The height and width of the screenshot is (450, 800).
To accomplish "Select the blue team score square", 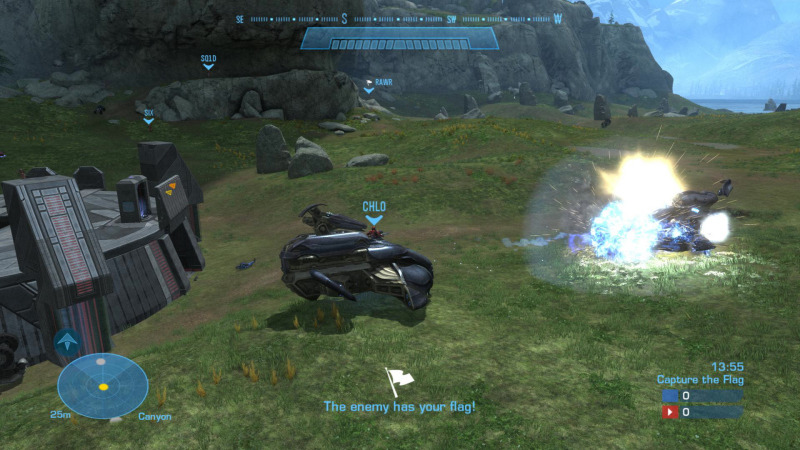I will (670, 396).
